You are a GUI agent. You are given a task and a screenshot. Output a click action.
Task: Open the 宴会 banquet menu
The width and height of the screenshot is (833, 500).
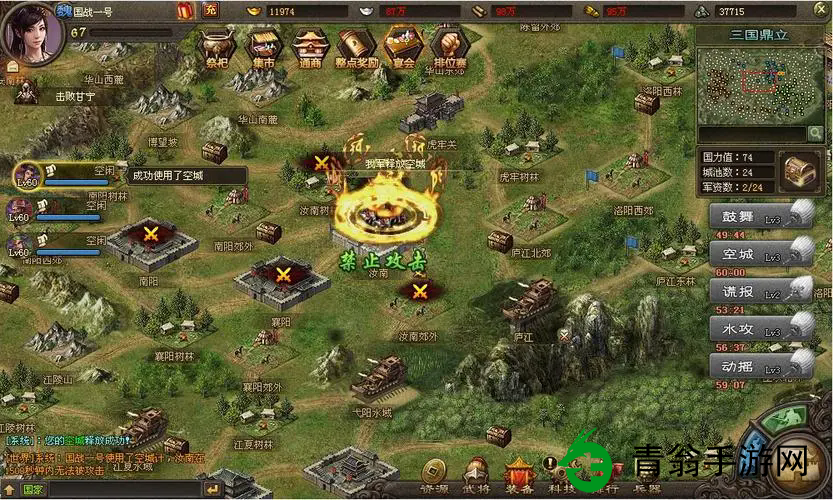click(x=403, y=47)
